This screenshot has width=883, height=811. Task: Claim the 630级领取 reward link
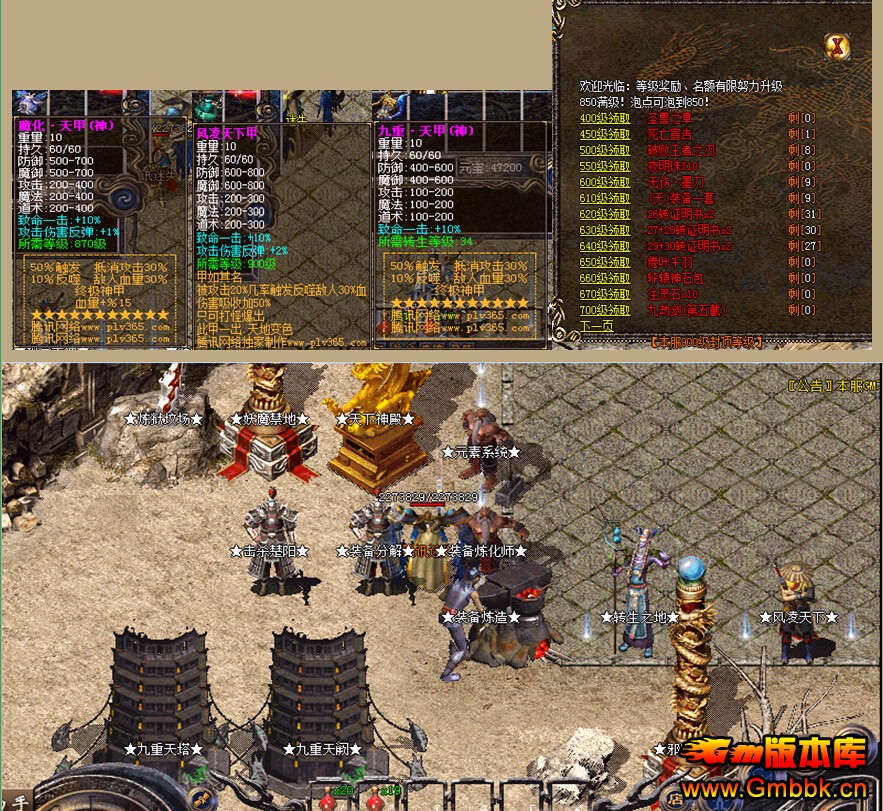point(604,230)
